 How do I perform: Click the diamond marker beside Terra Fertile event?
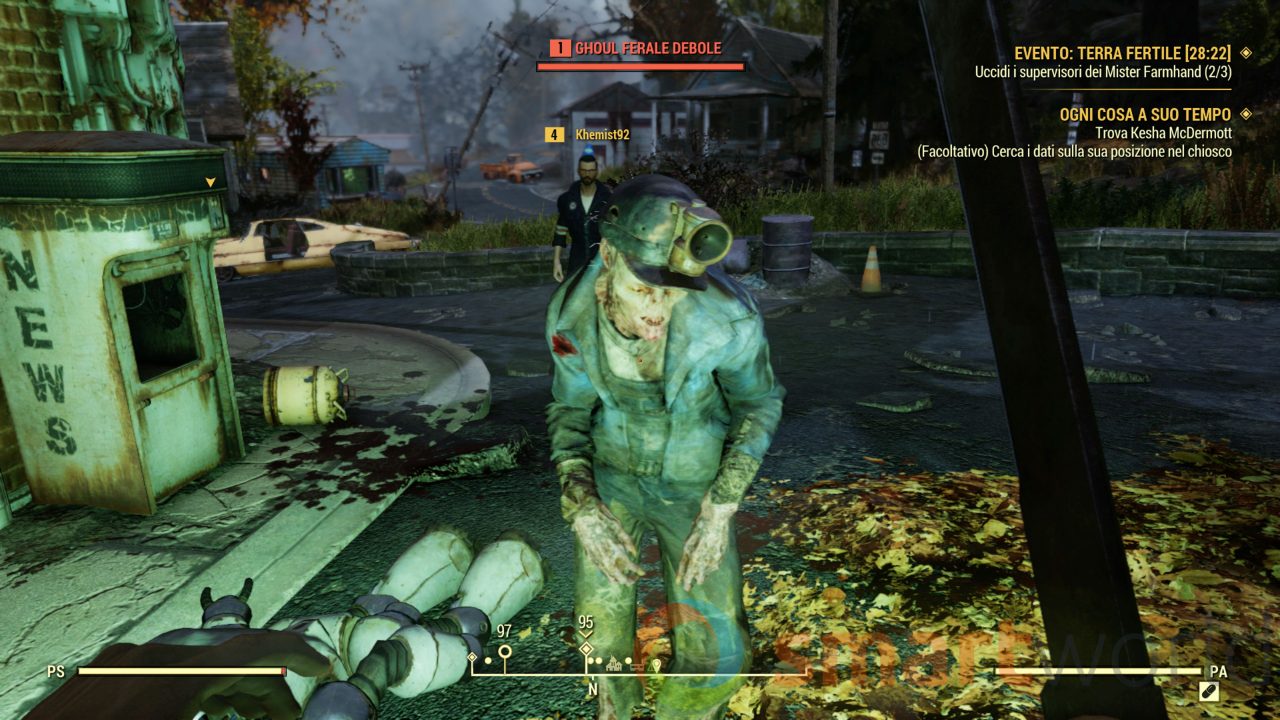pos(1246,53)
